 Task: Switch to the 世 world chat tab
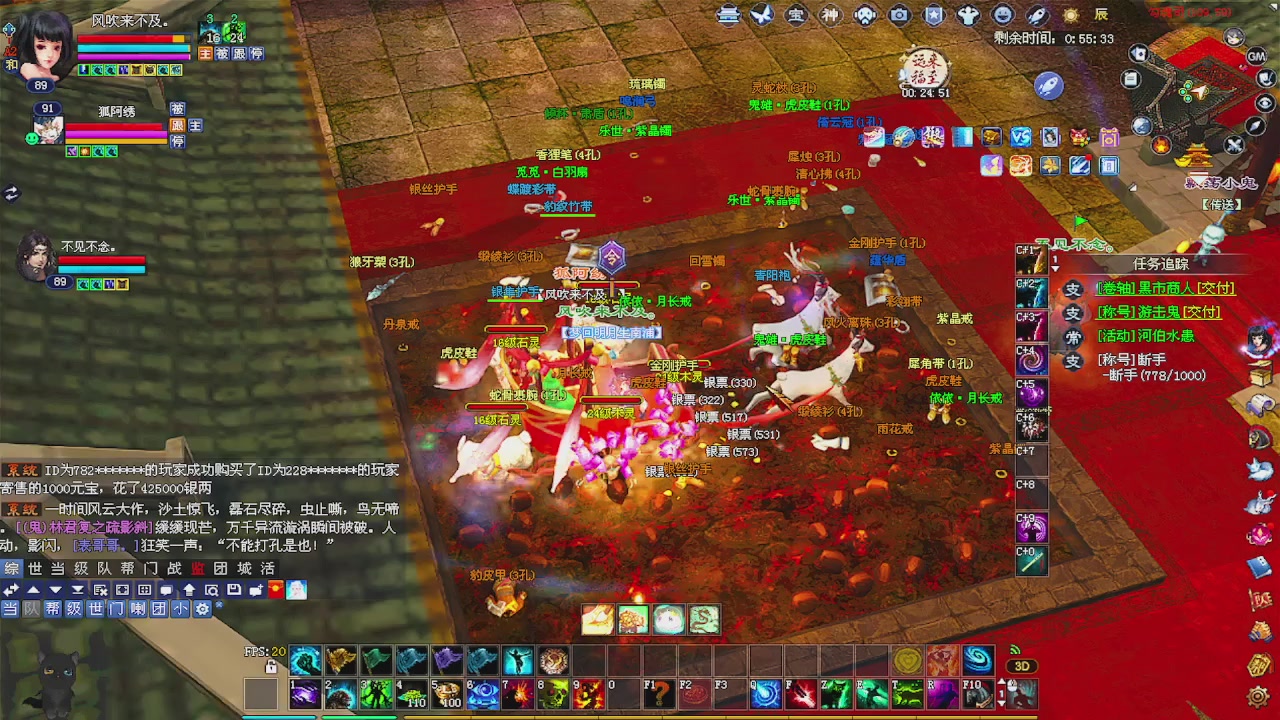[35, 567]
